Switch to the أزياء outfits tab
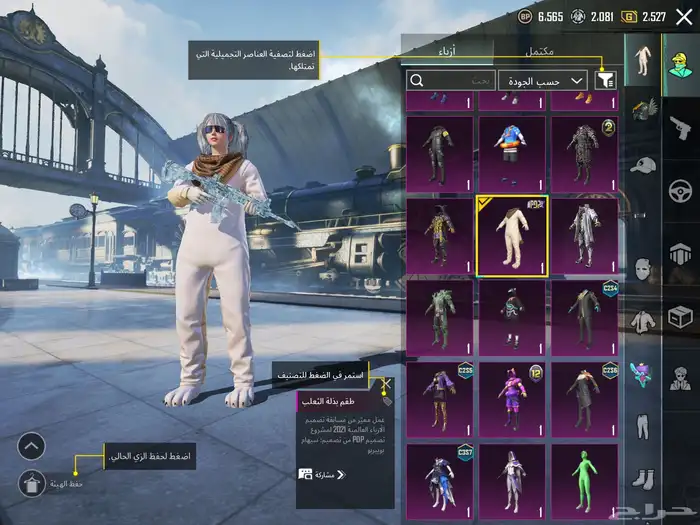 [x=446, y=51]
